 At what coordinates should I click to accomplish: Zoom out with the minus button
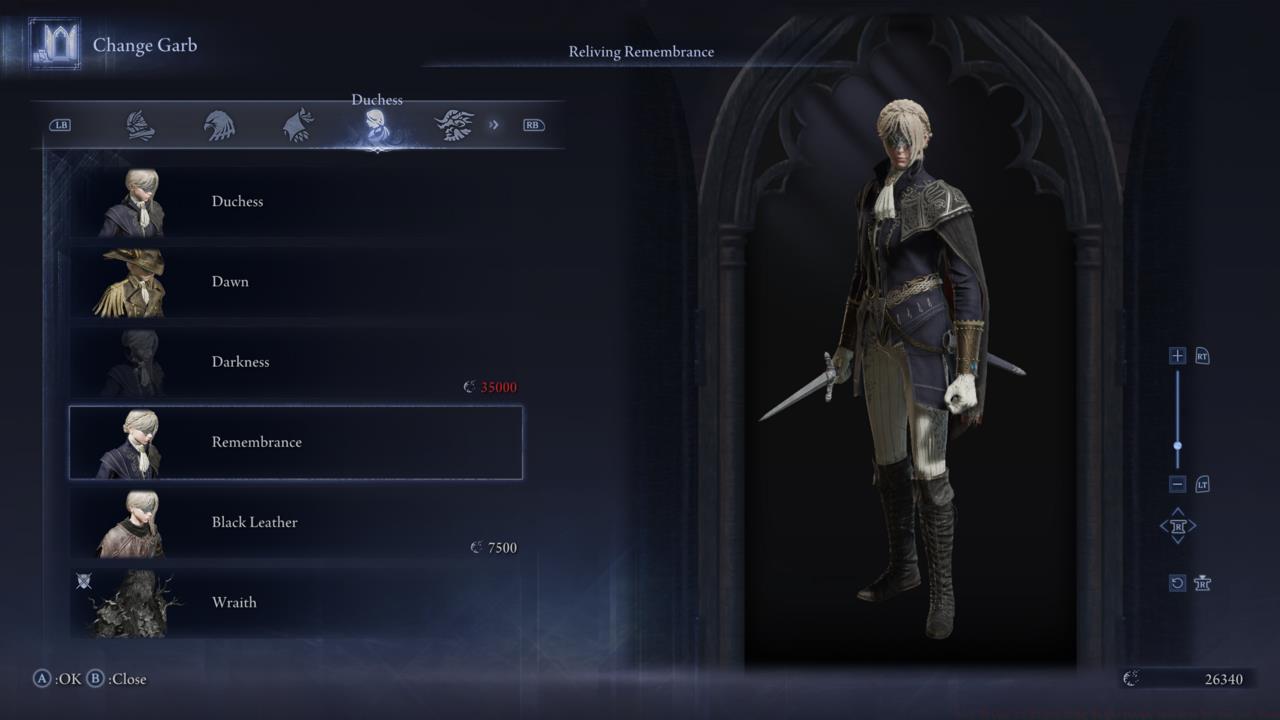(x=1177, y=484)
